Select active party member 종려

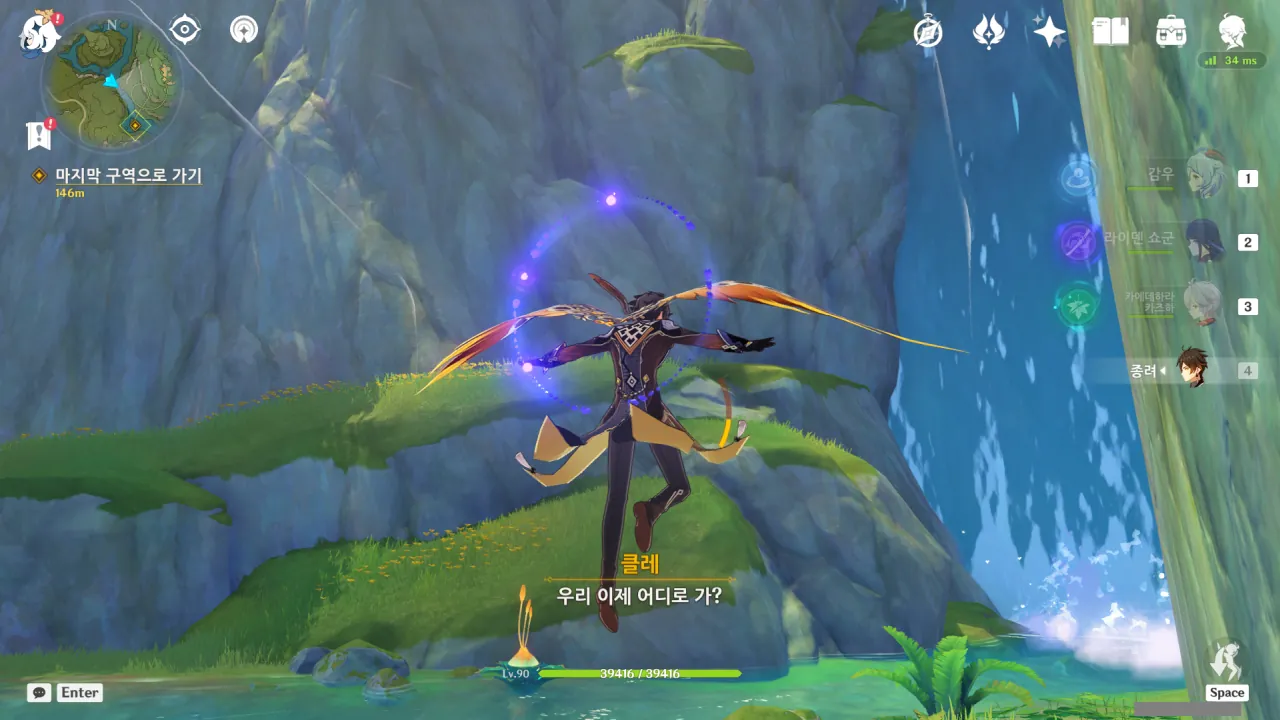[1191, 370]
